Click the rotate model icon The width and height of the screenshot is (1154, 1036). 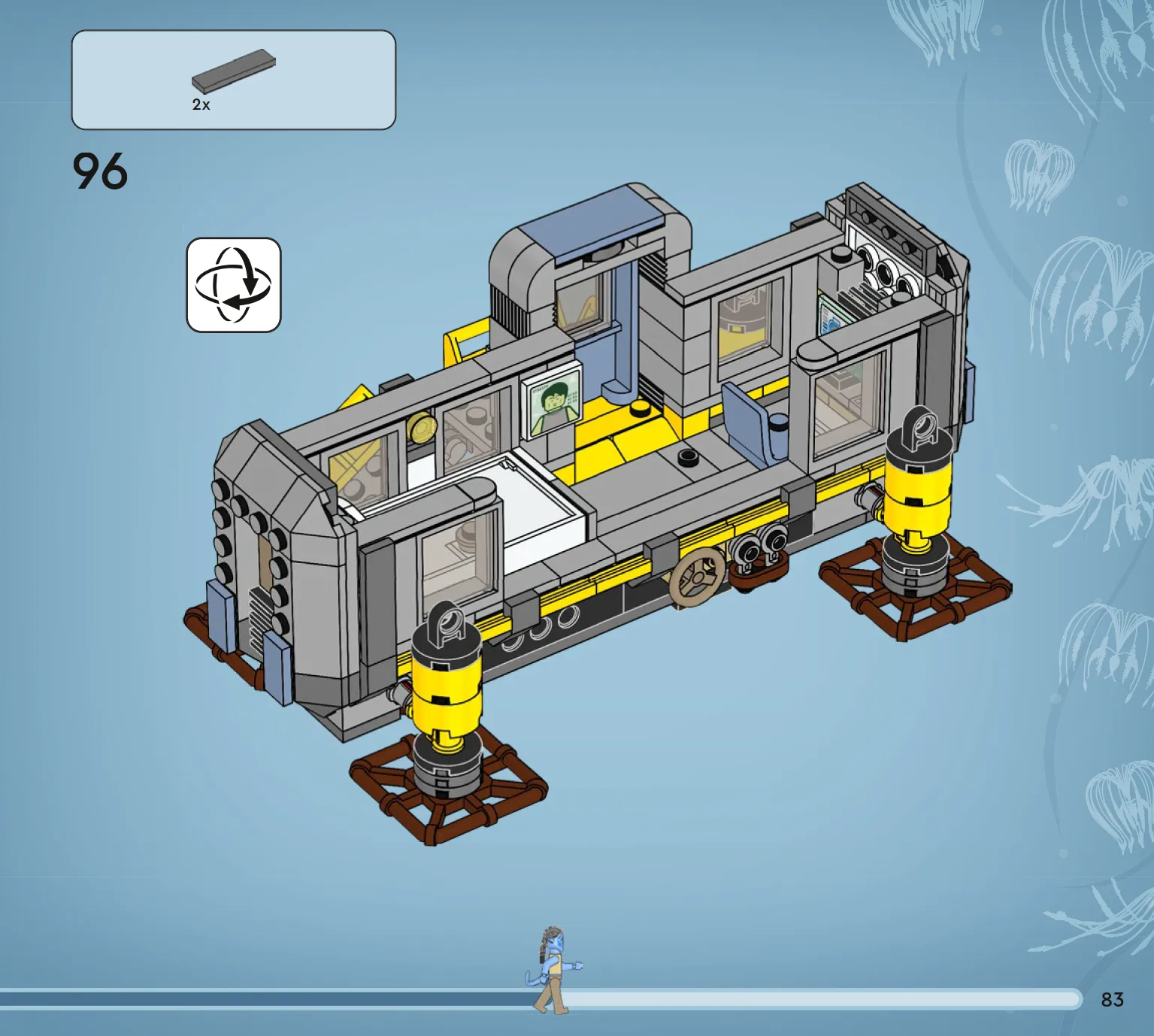point(233,285)
